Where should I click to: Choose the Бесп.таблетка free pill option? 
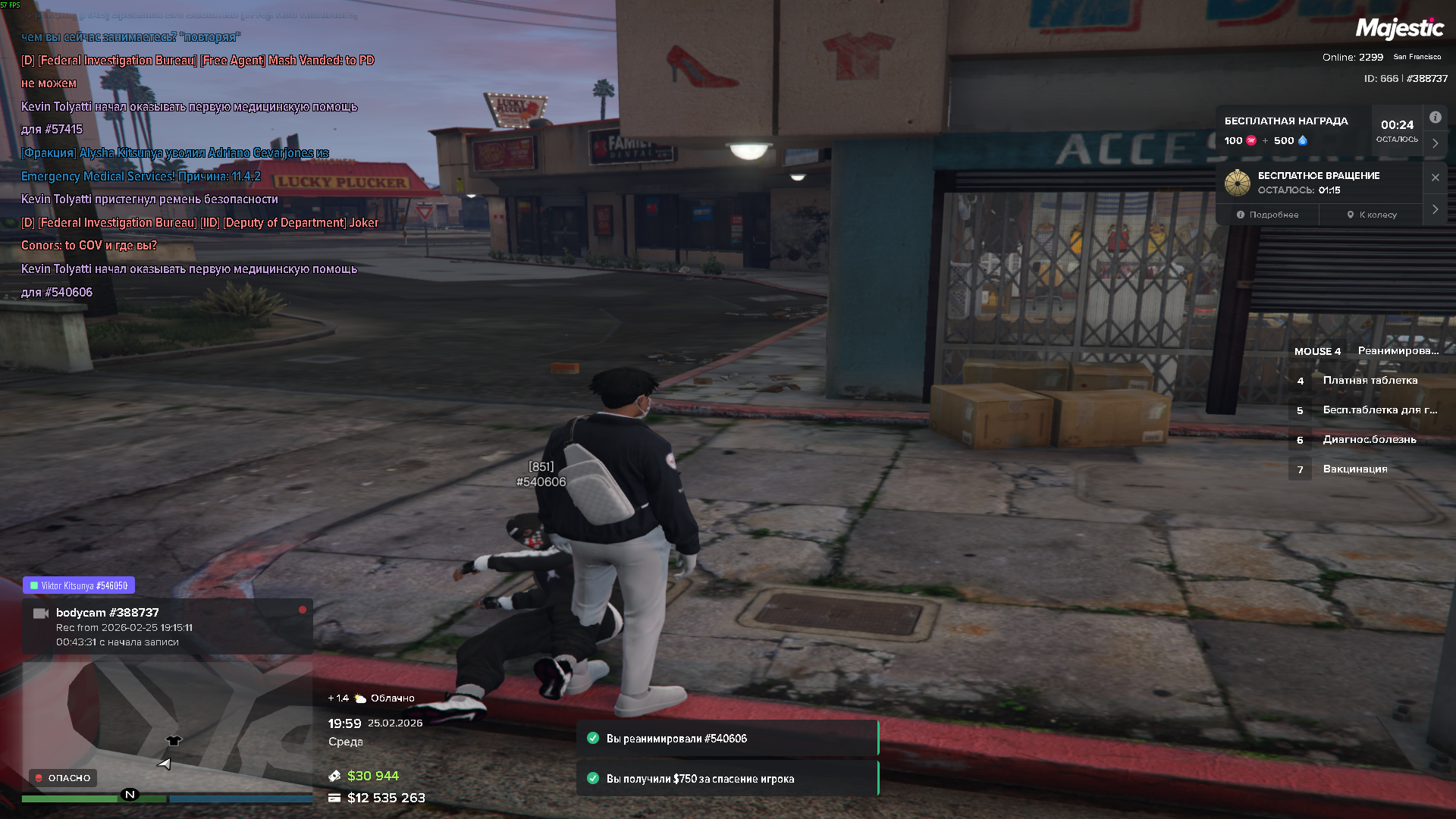coord(1379,410)
